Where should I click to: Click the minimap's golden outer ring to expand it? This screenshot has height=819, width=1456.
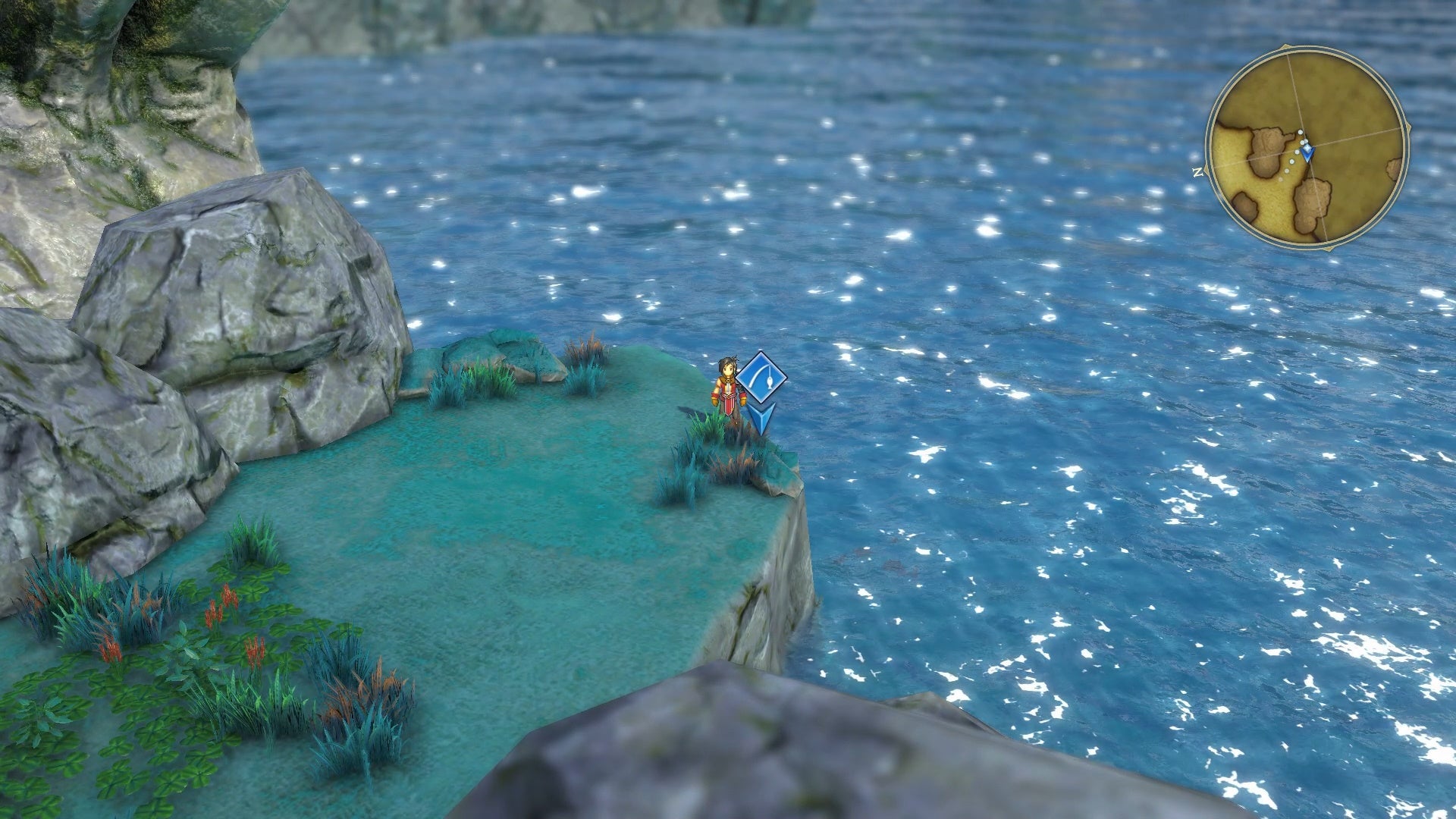coord(1407,149)
